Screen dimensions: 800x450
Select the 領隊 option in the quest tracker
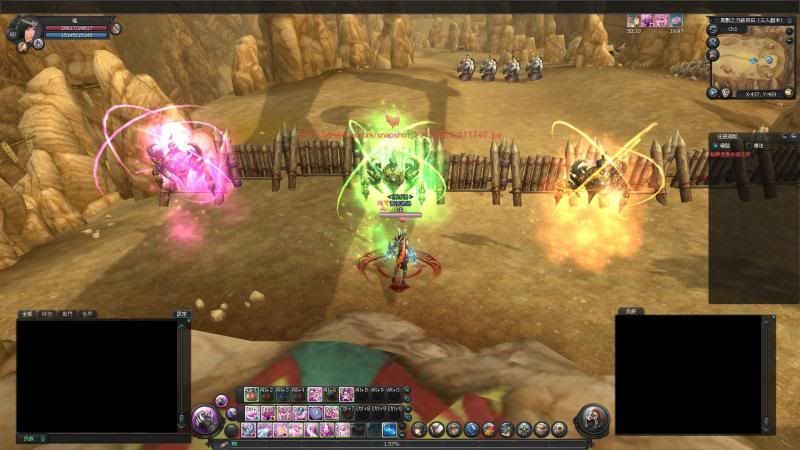tap(724, 146)
